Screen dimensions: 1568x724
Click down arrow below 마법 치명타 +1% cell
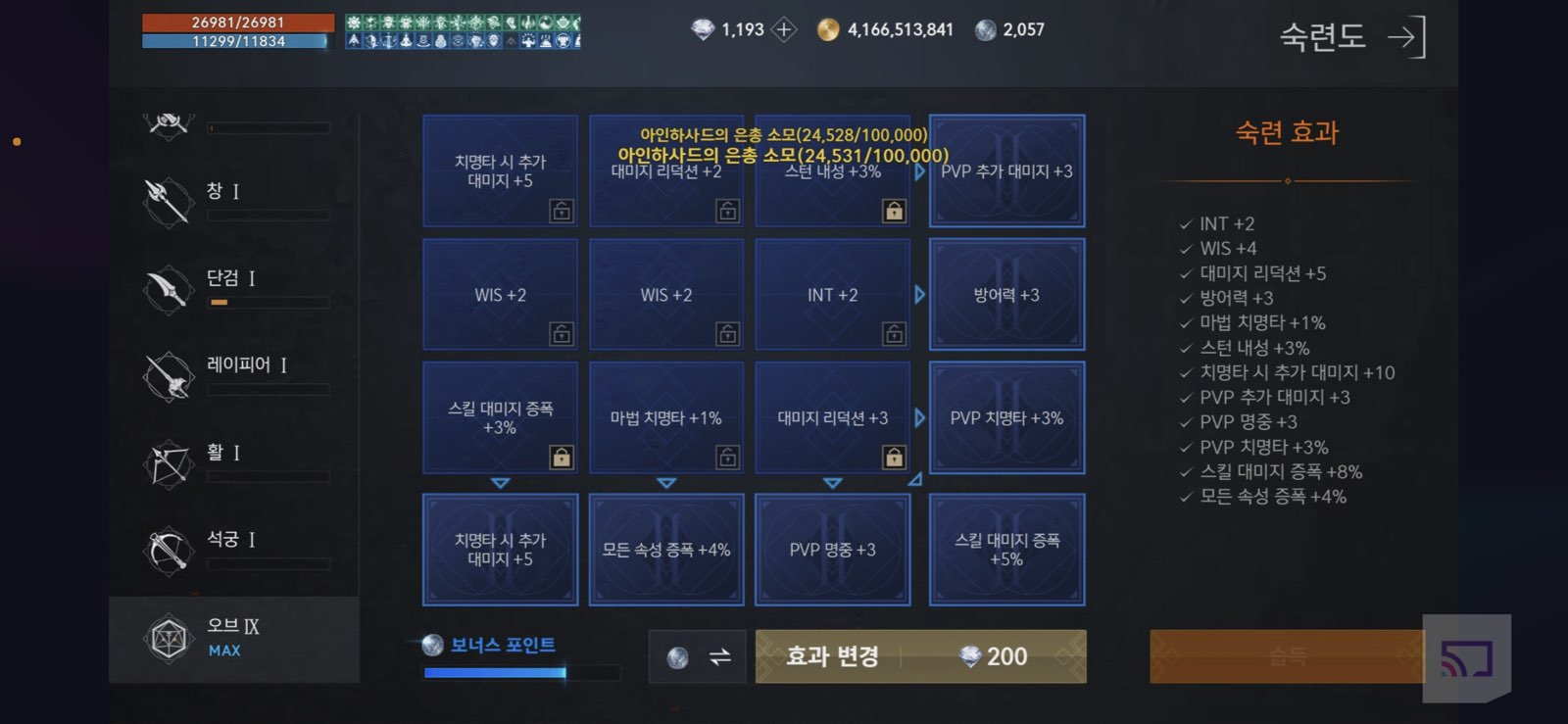click(667, 483)
